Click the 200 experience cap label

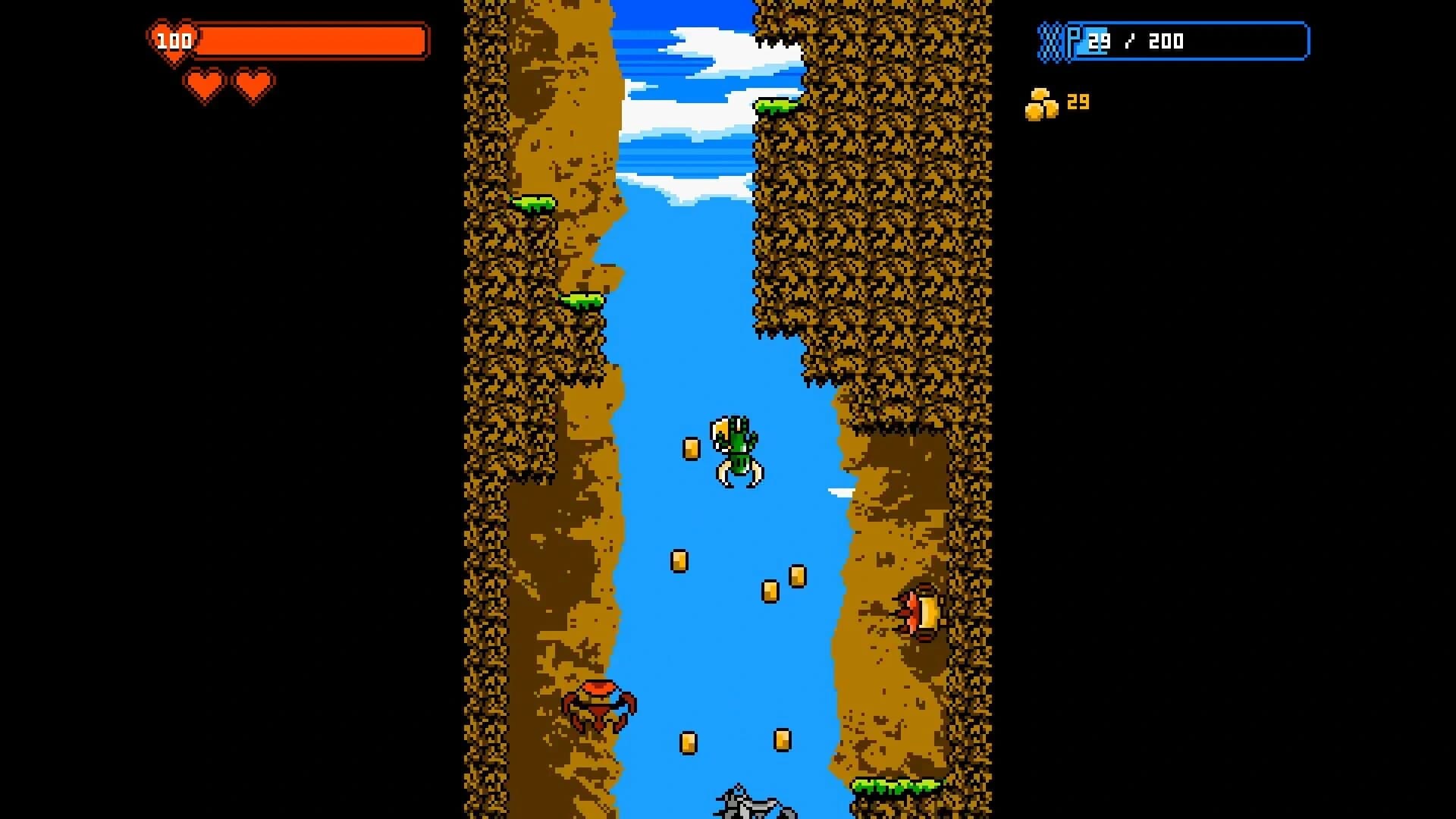pos(1166,42)
